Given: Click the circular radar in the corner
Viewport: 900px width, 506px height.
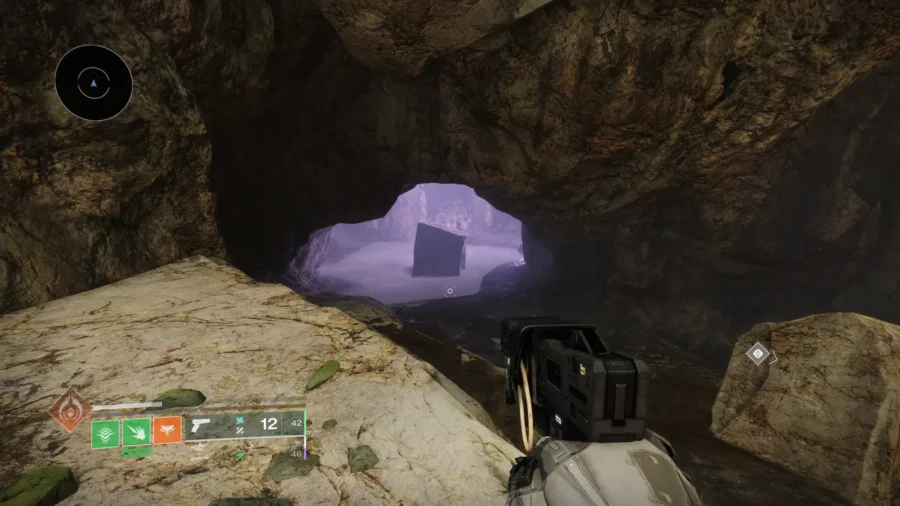Looking at the screenshot, I should click(x=94, y=83).
